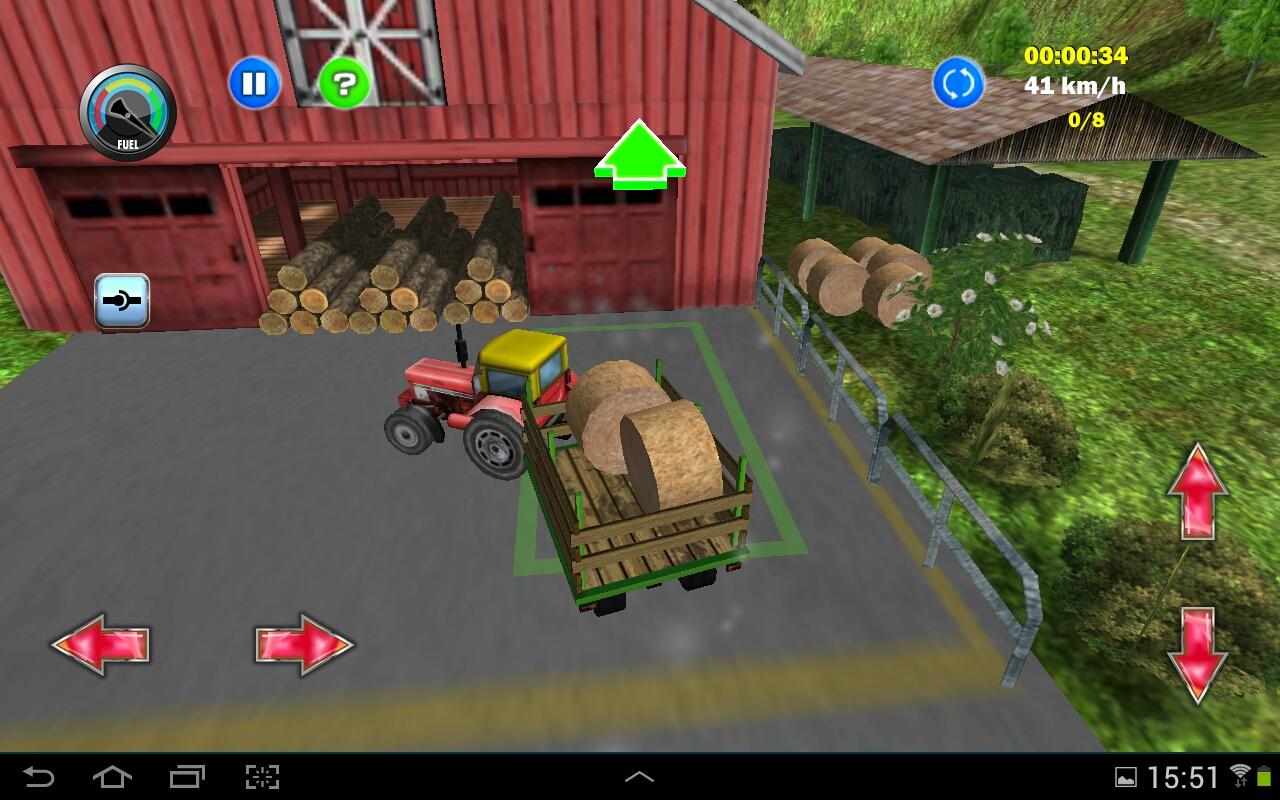
Task: Toggle the camera view with the rotate button
Action: tap(957, 84)
